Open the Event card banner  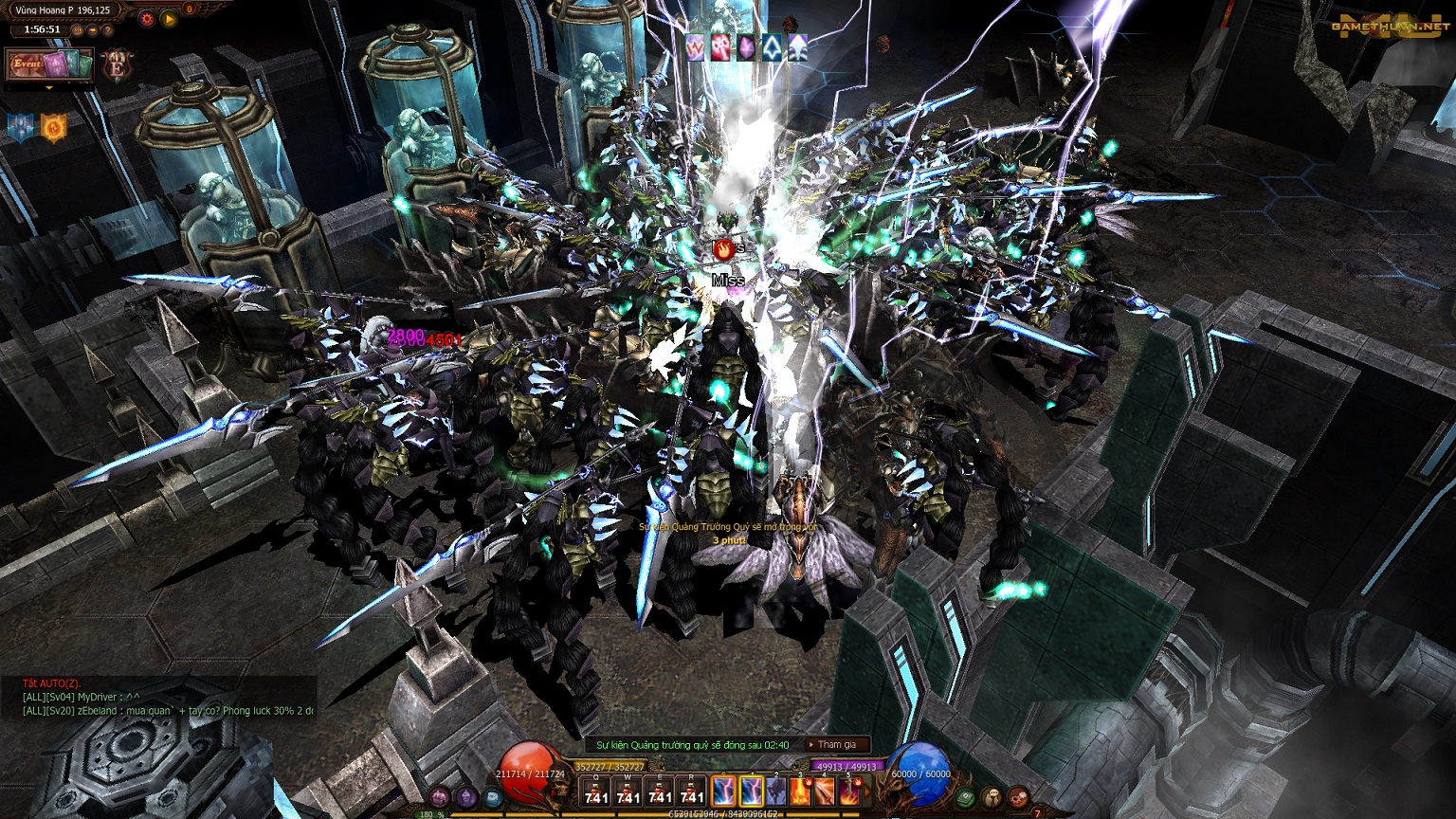pos(49,64)
